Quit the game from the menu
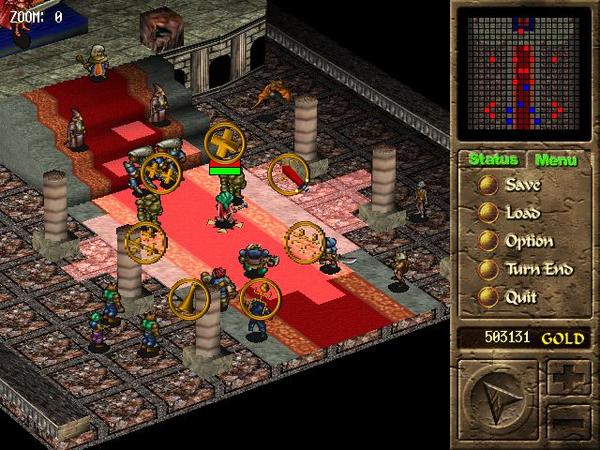Screen dimensions: 600x450 click(510, 297)
